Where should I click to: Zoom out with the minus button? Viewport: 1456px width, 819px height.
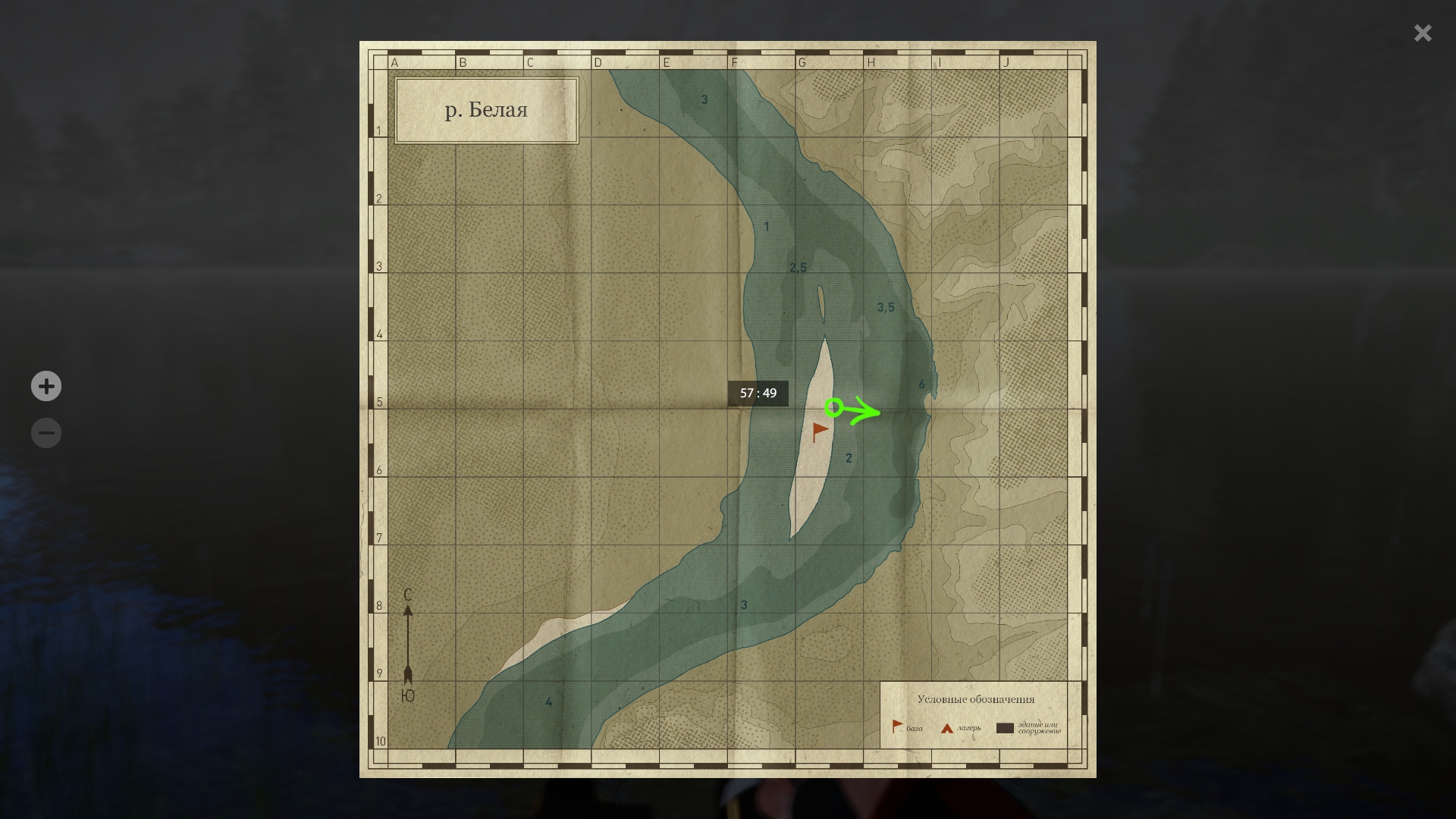[46, 433]
